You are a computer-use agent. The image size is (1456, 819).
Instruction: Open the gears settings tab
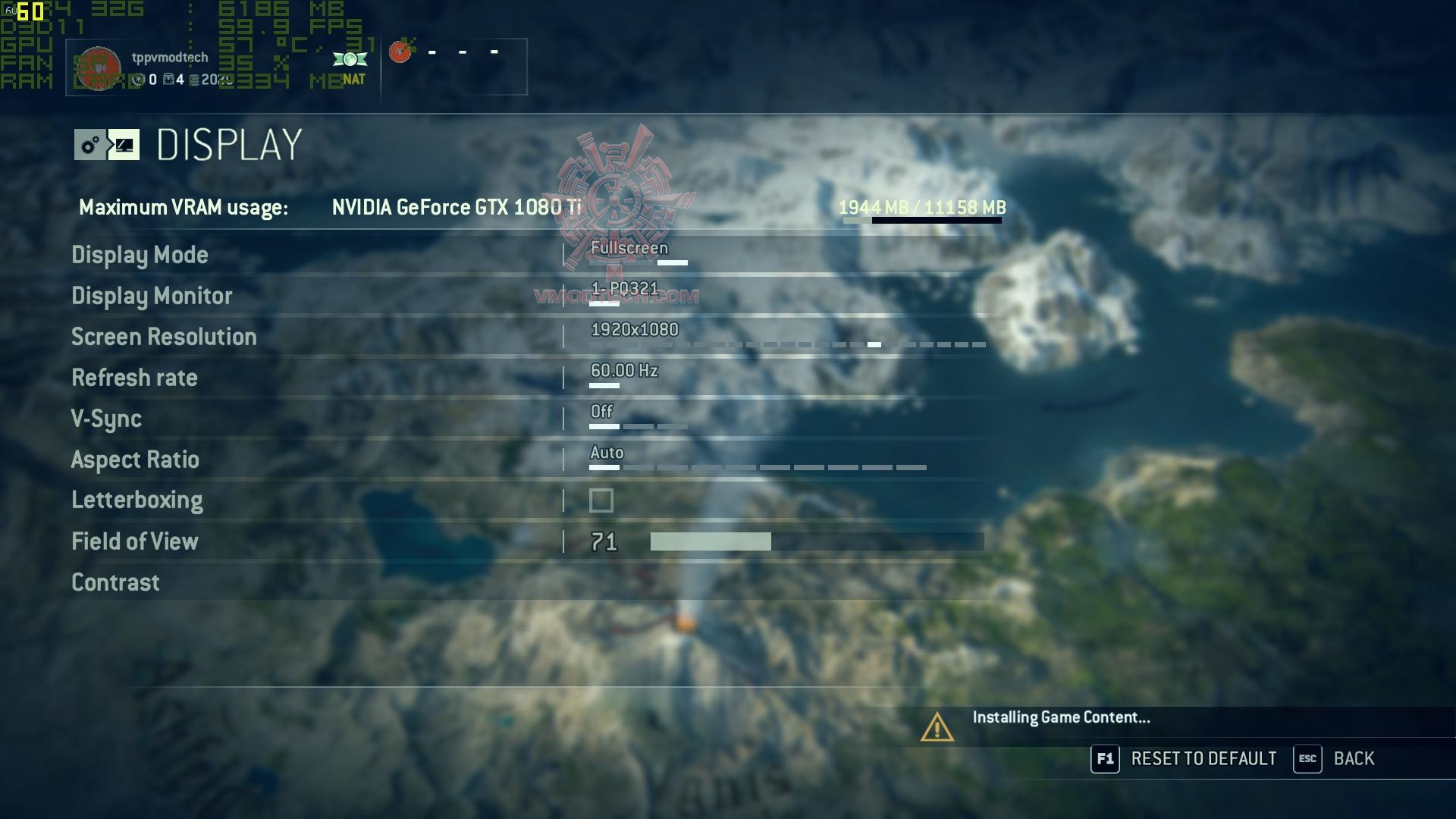pyautogui.click(x=90, y=145)
